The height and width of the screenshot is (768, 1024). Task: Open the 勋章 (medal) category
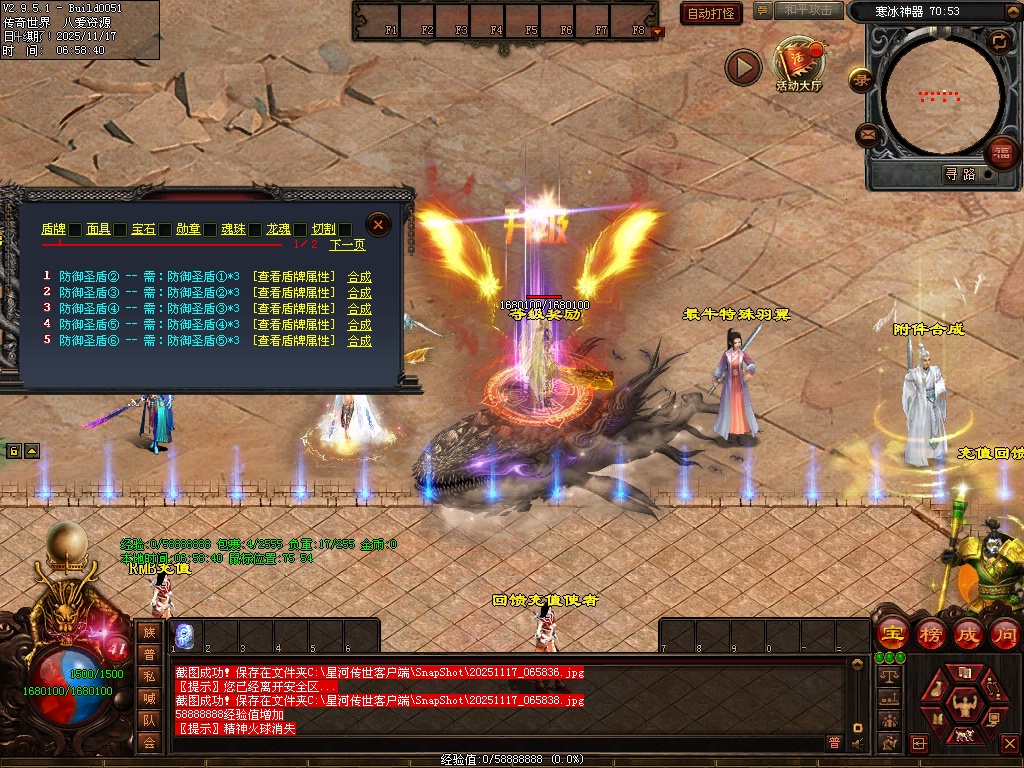[x=188, y=229]
